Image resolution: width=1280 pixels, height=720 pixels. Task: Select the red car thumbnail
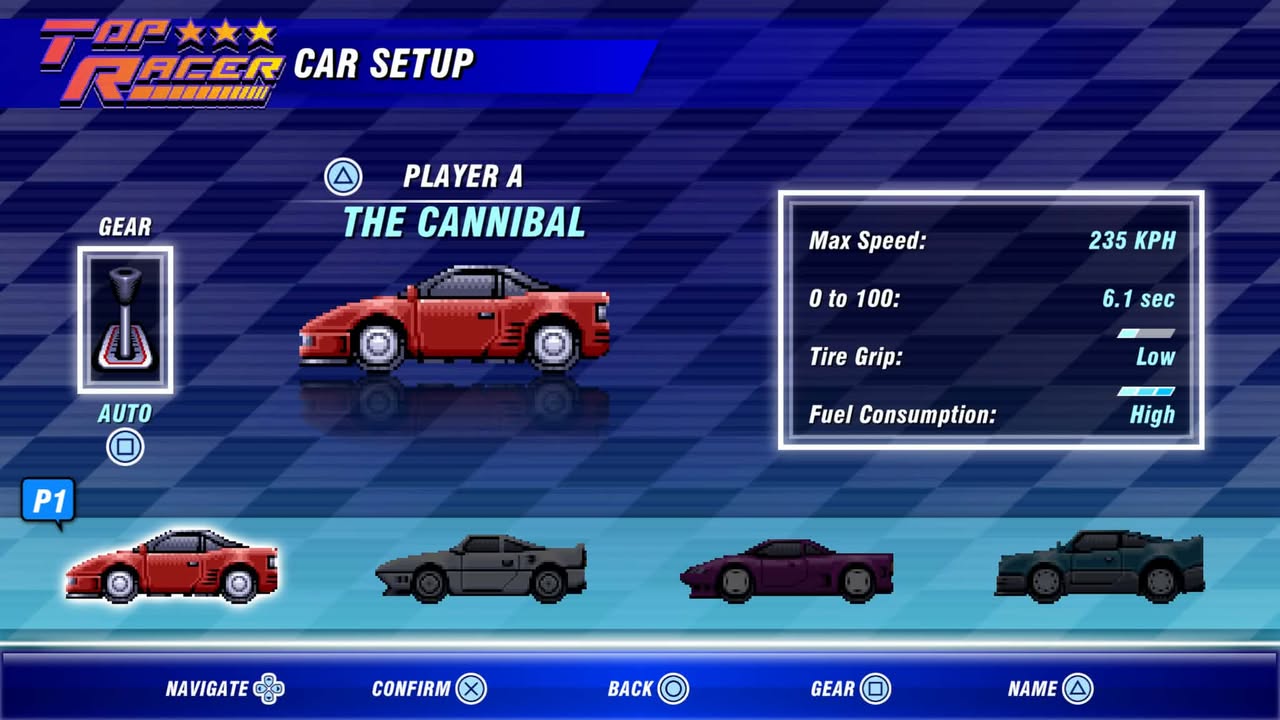pos(171,566)
